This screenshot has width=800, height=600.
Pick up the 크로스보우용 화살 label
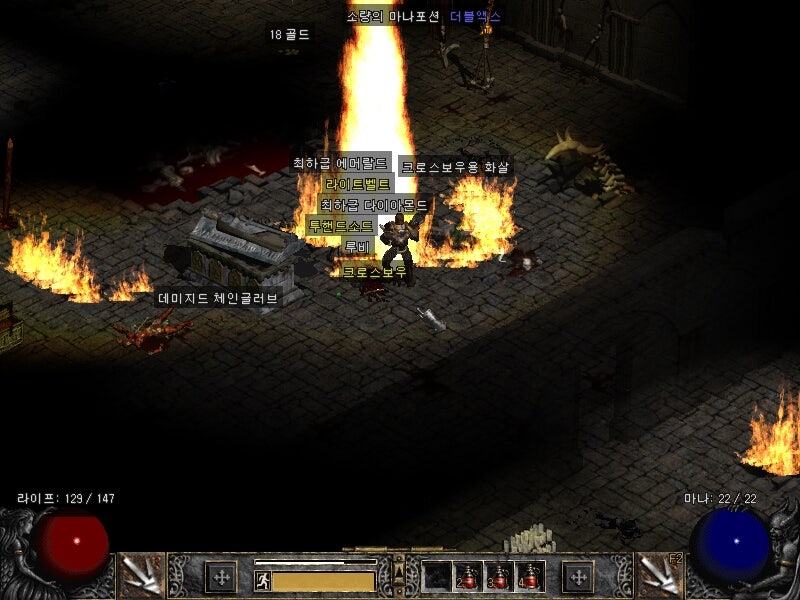tap(455, 168)
